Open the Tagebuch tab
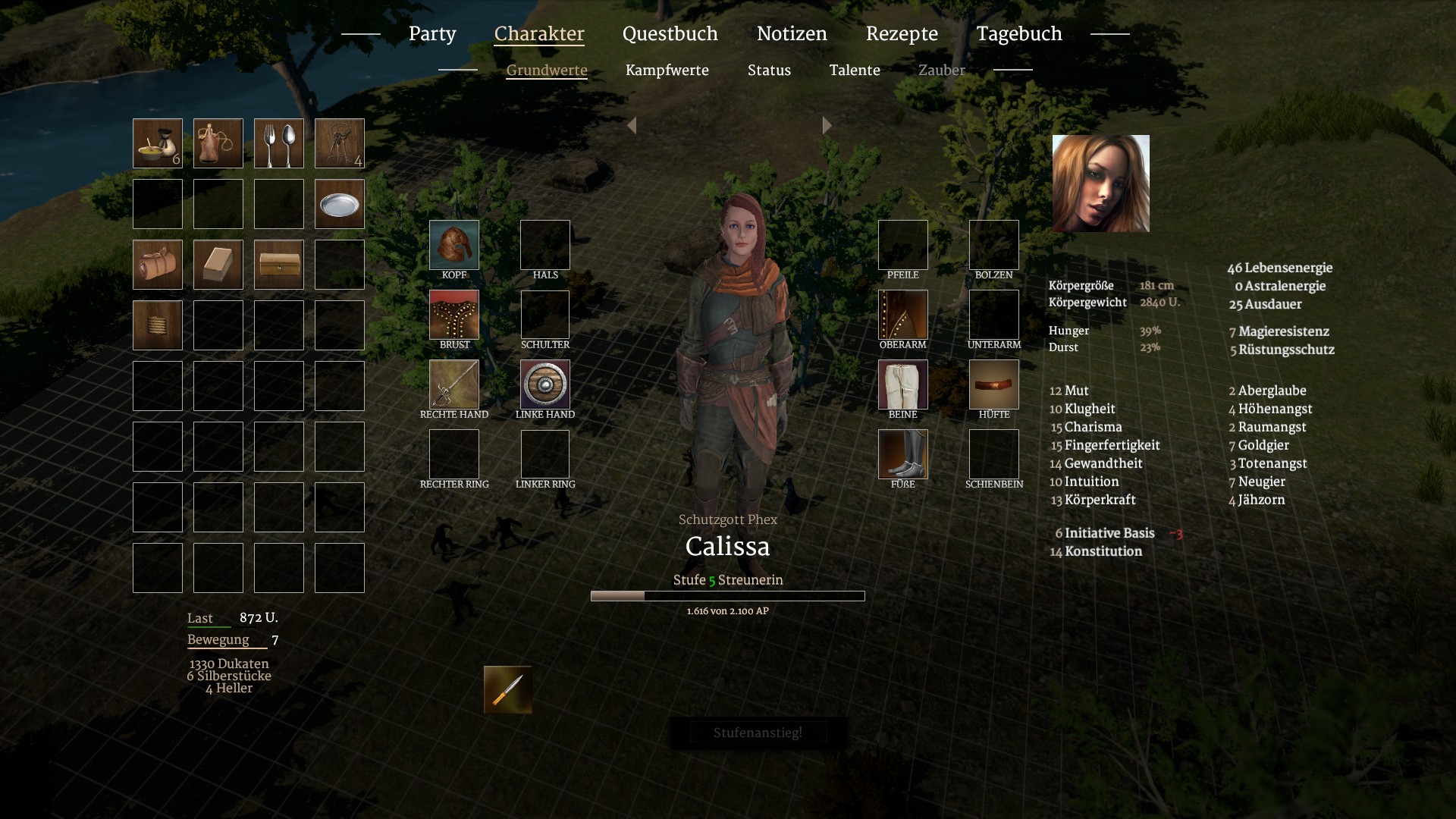The width and height of the screenshot is (1456, 819). coord(1018,34)
